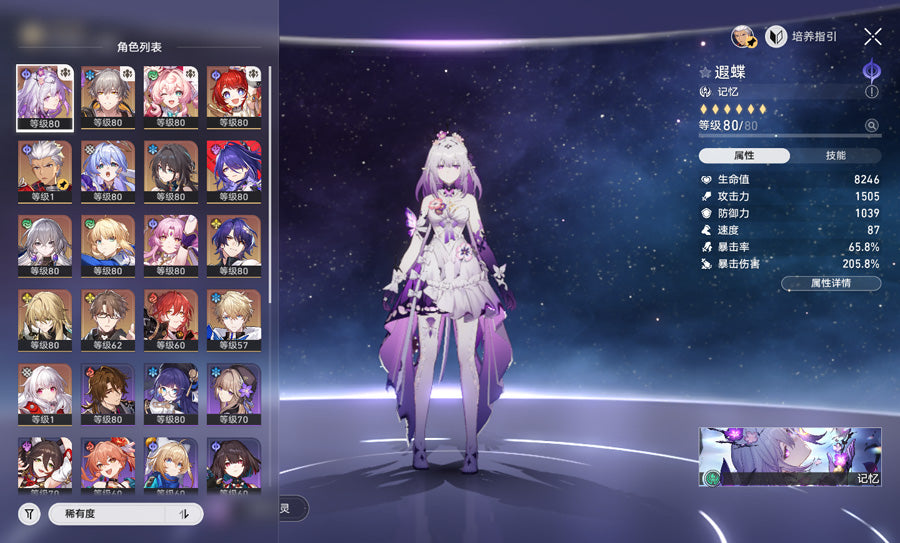Viewport: 900px width, 543px height.
Task: Choose the level 57 blond character portrait
Action: coord(233,319)
